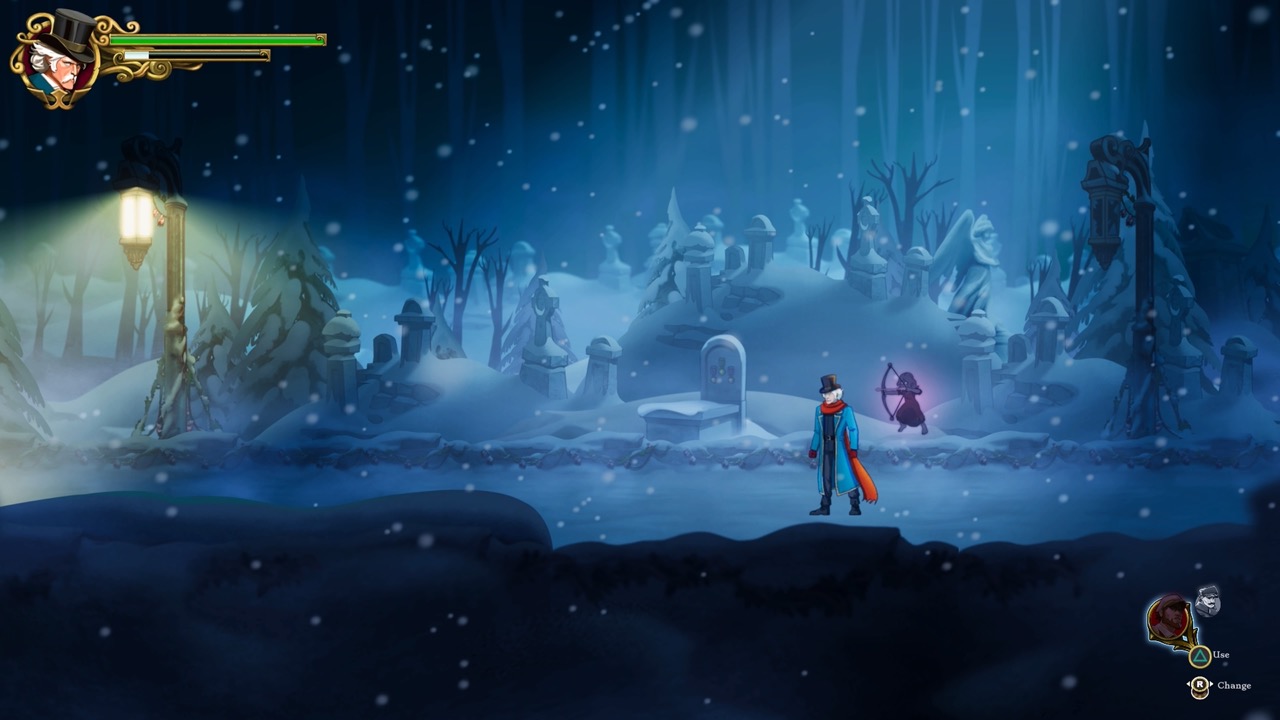Click the 'Change' text label
The image size is (1280, 720).
pyautogui.click(x=1234, y=686)
